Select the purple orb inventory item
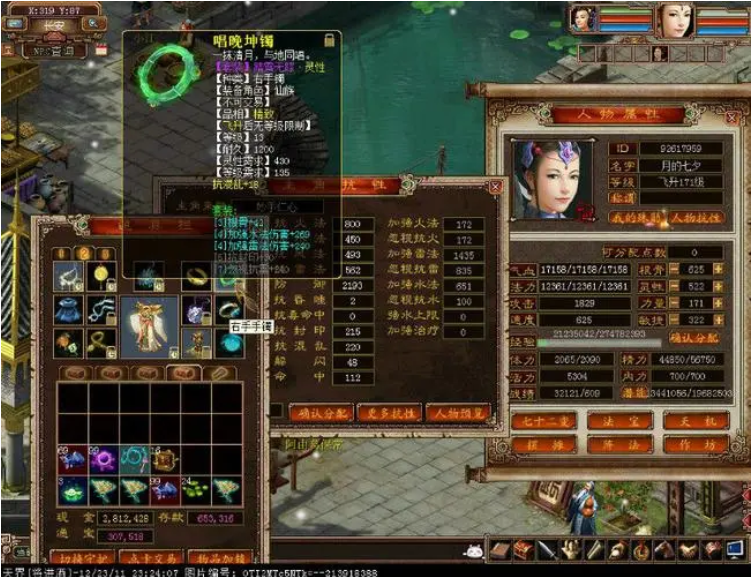751x577 pixels. coord(103,459)
